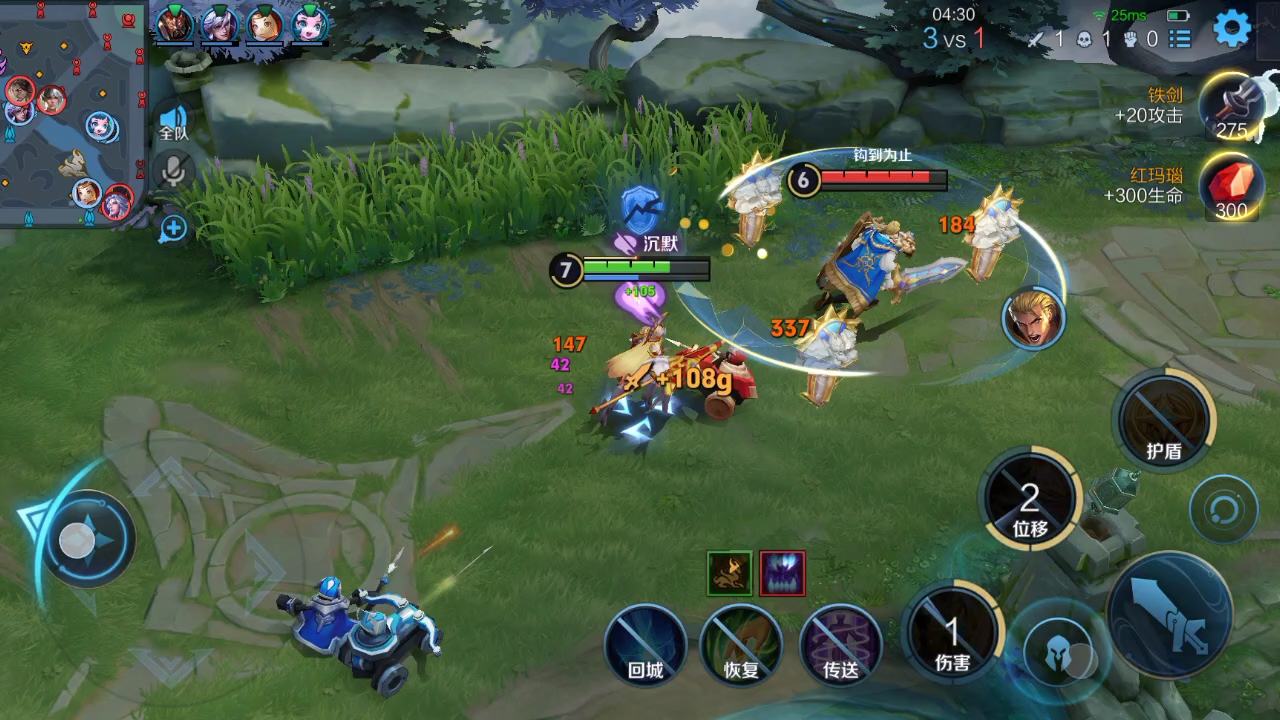
Task: Open the gear settings menu
Action: pos(1232,29)
